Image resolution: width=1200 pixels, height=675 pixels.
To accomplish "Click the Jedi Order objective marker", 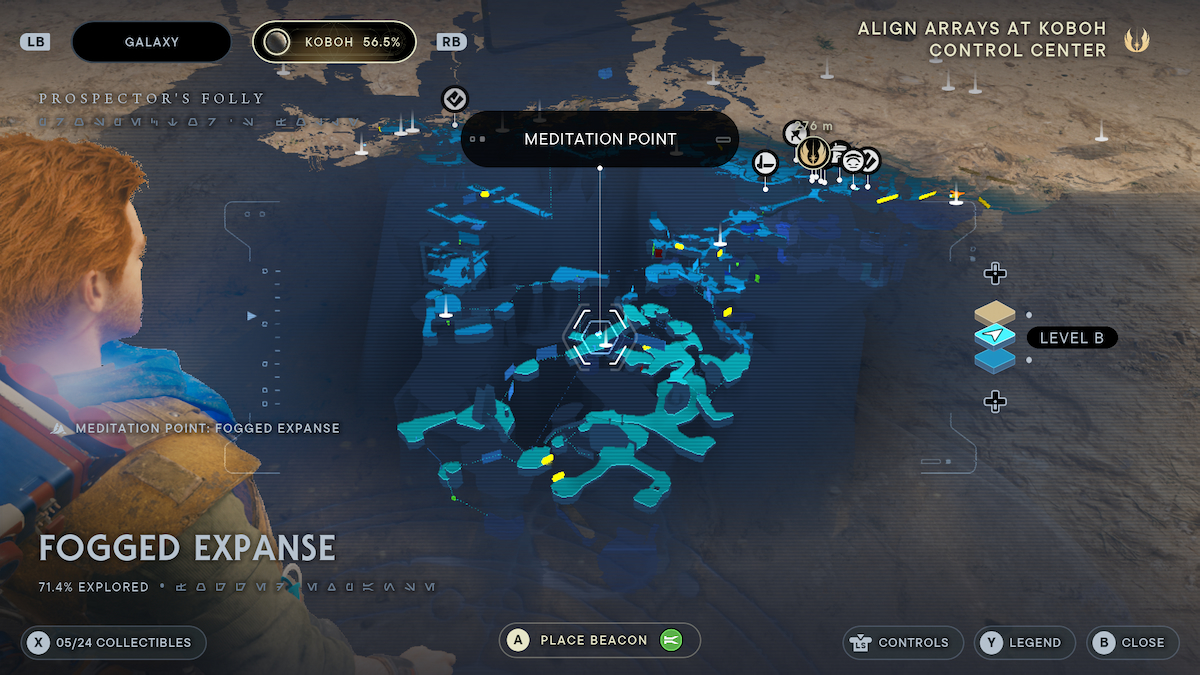I will tap(813, 152).
